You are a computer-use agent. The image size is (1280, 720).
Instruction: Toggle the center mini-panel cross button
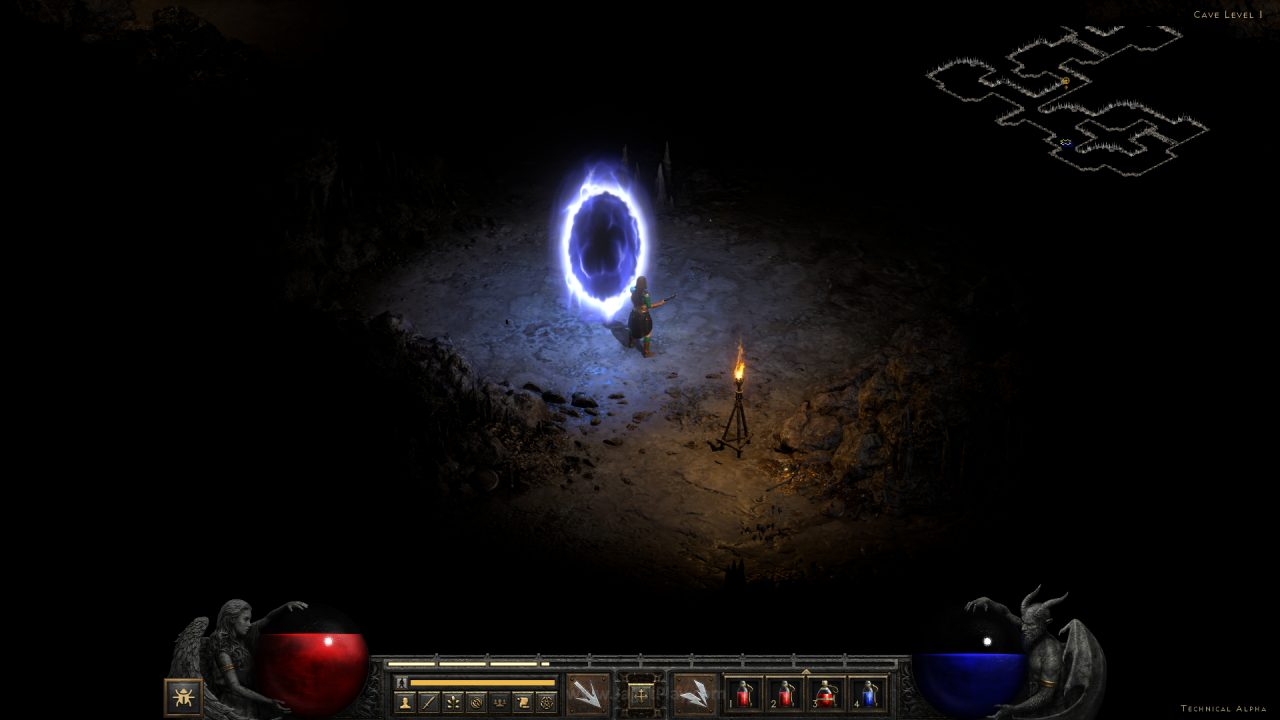click(641, 693)
